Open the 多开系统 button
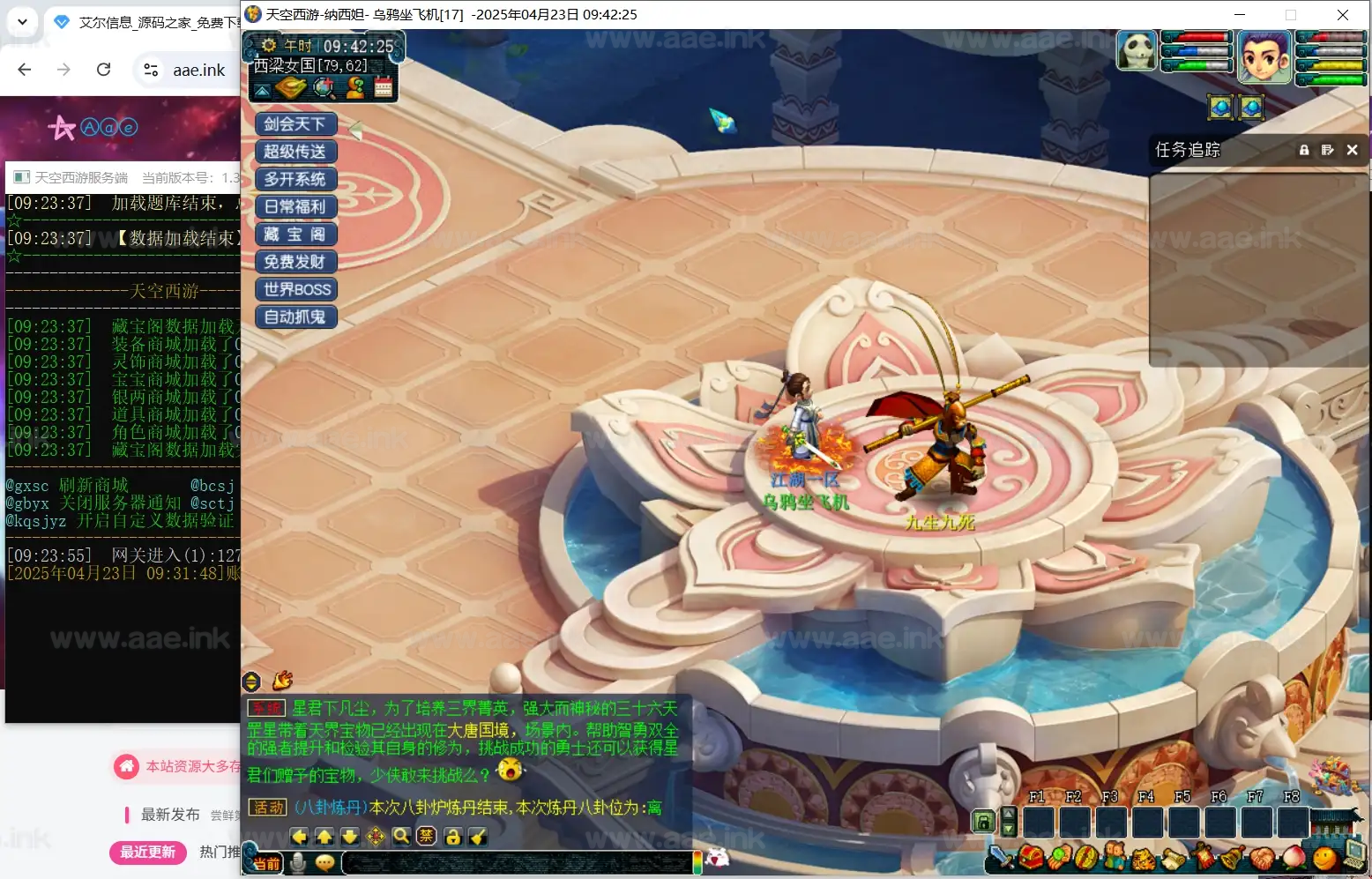Screen dimensions: 1372x879 point(295,179)
